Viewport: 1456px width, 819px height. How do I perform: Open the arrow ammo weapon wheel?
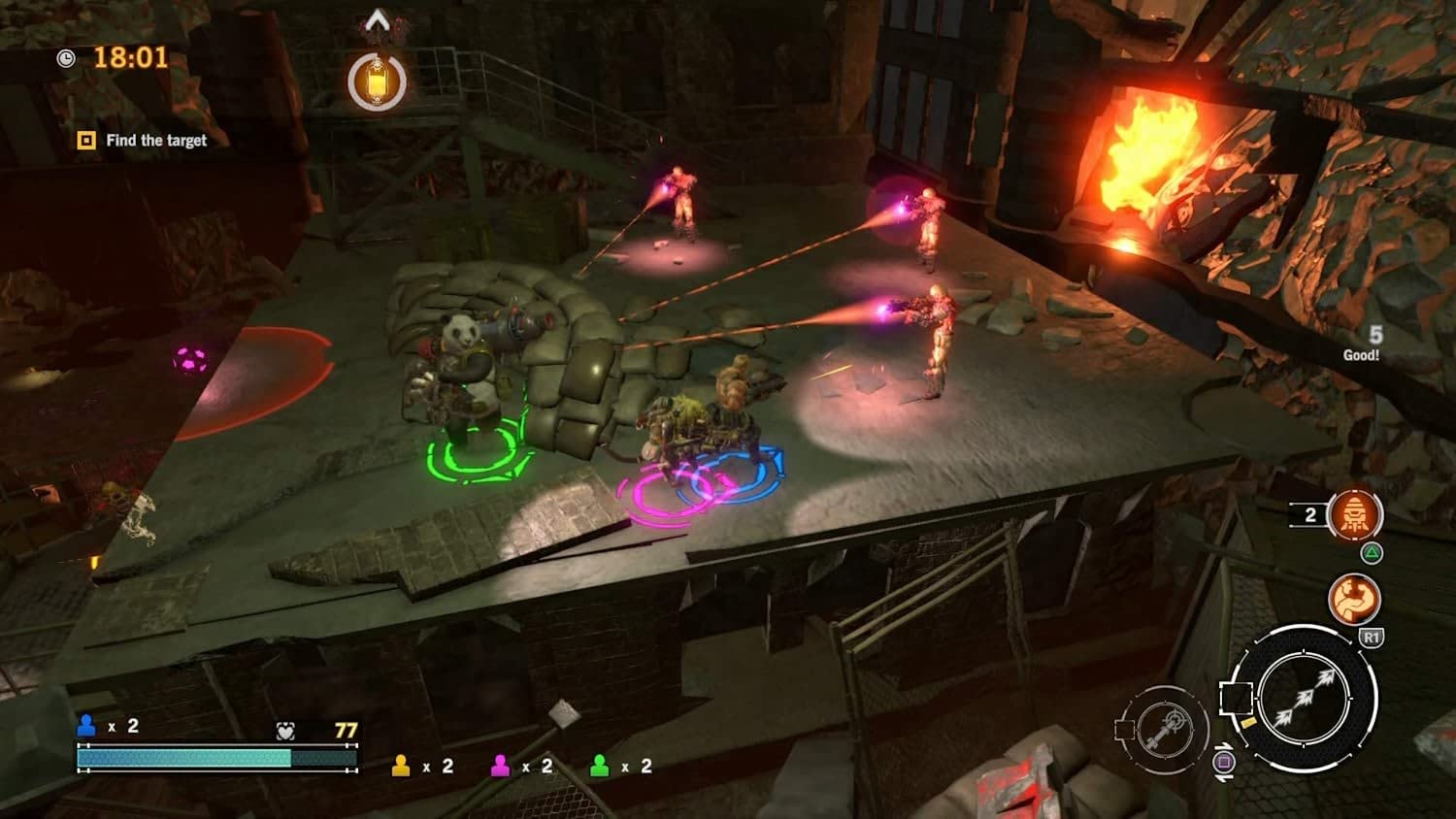(x=1305, y=700)
